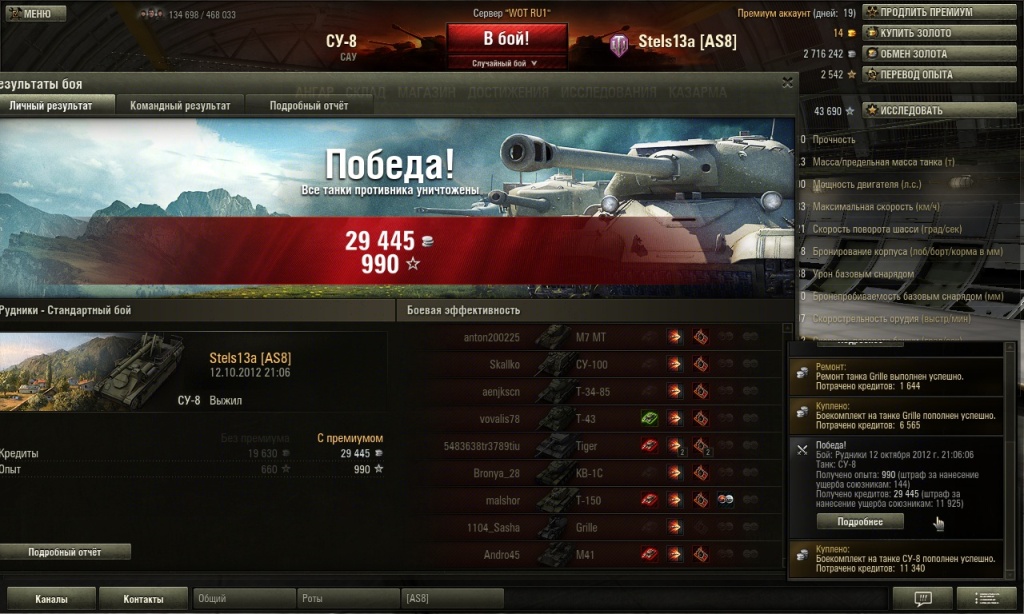1024x614 pixels.
Task: Open the Подробный отчёт tab
Action: click(308, 105)
